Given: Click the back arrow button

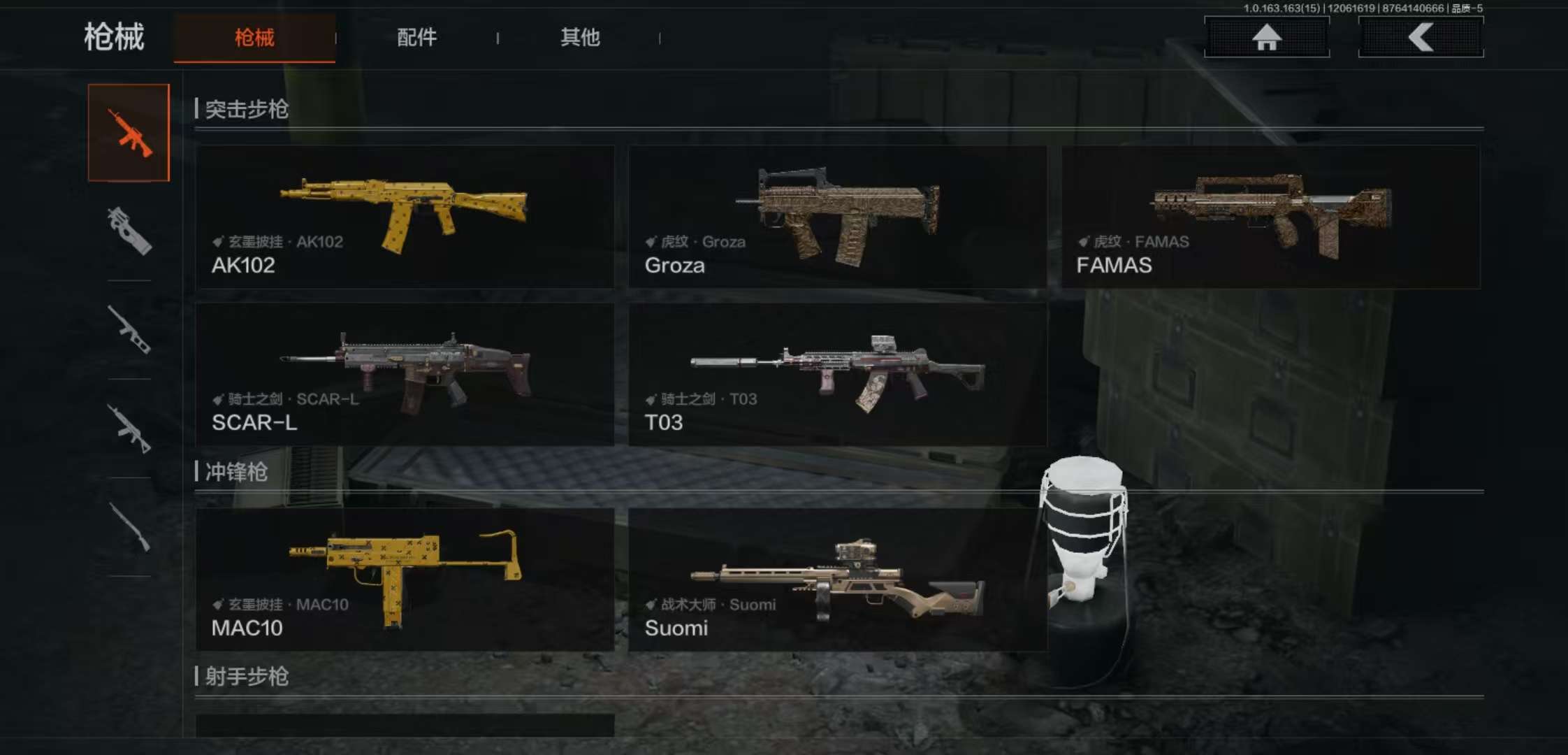Looking at the screenshot, I should click(x=1421, y=37).
